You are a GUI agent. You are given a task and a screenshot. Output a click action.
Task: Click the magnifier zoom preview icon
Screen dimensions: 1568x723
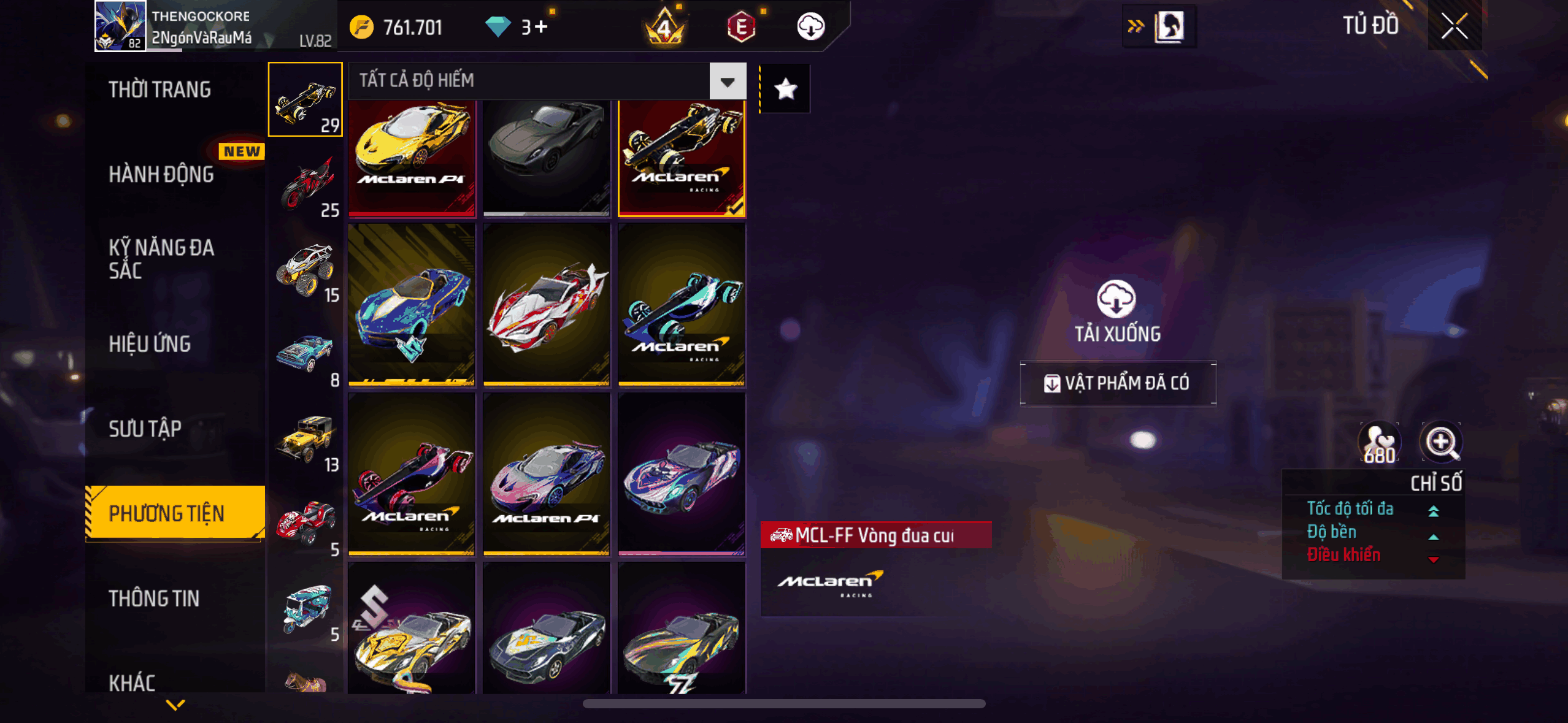pyautogui.click(x=1440, y=442)
